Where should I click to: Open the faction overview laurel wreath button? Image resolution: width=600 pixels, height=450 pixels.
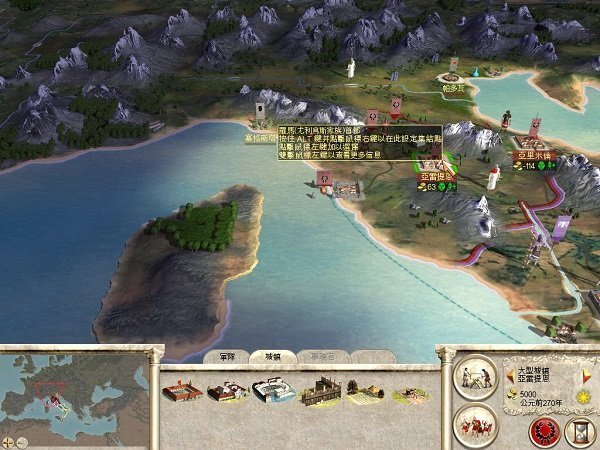pos(544,431)
